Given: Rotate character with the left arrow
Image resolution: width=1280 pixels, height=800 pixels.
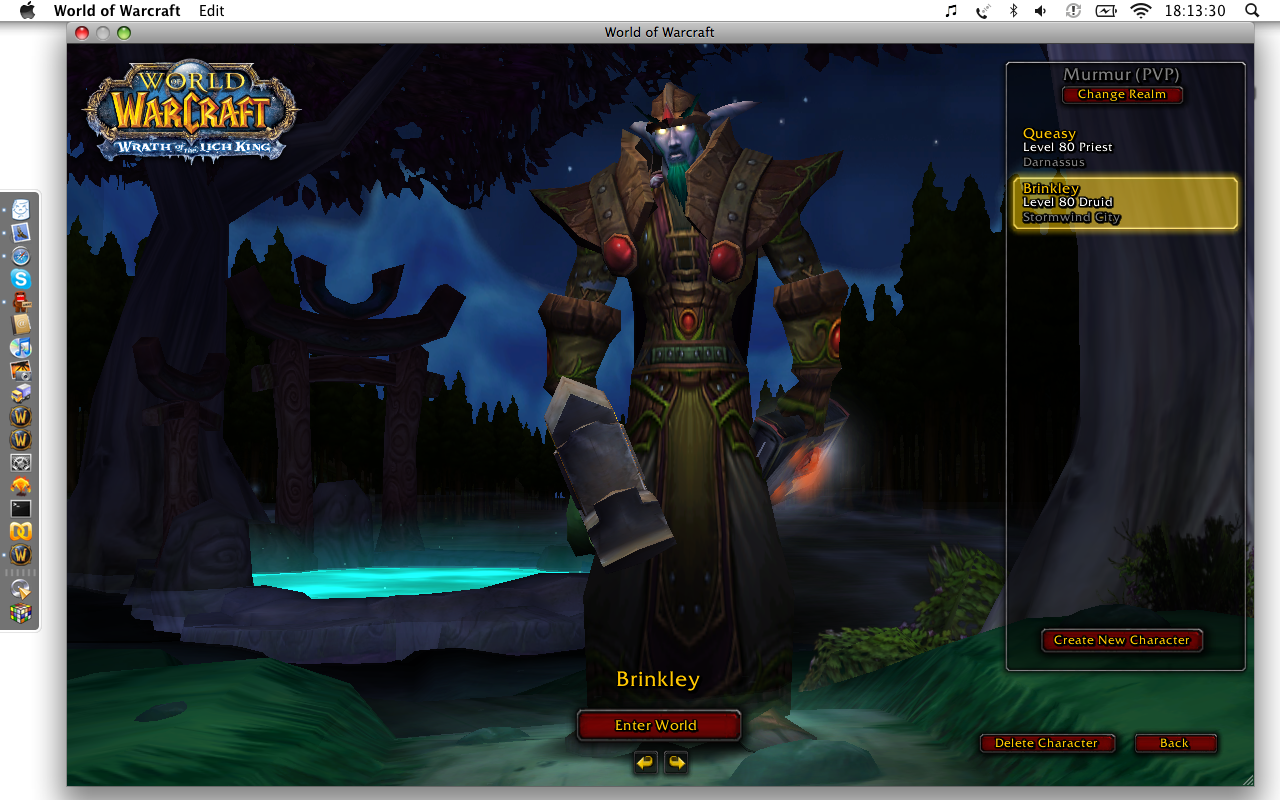Looking at the screenshot, I should pos(645,763).
